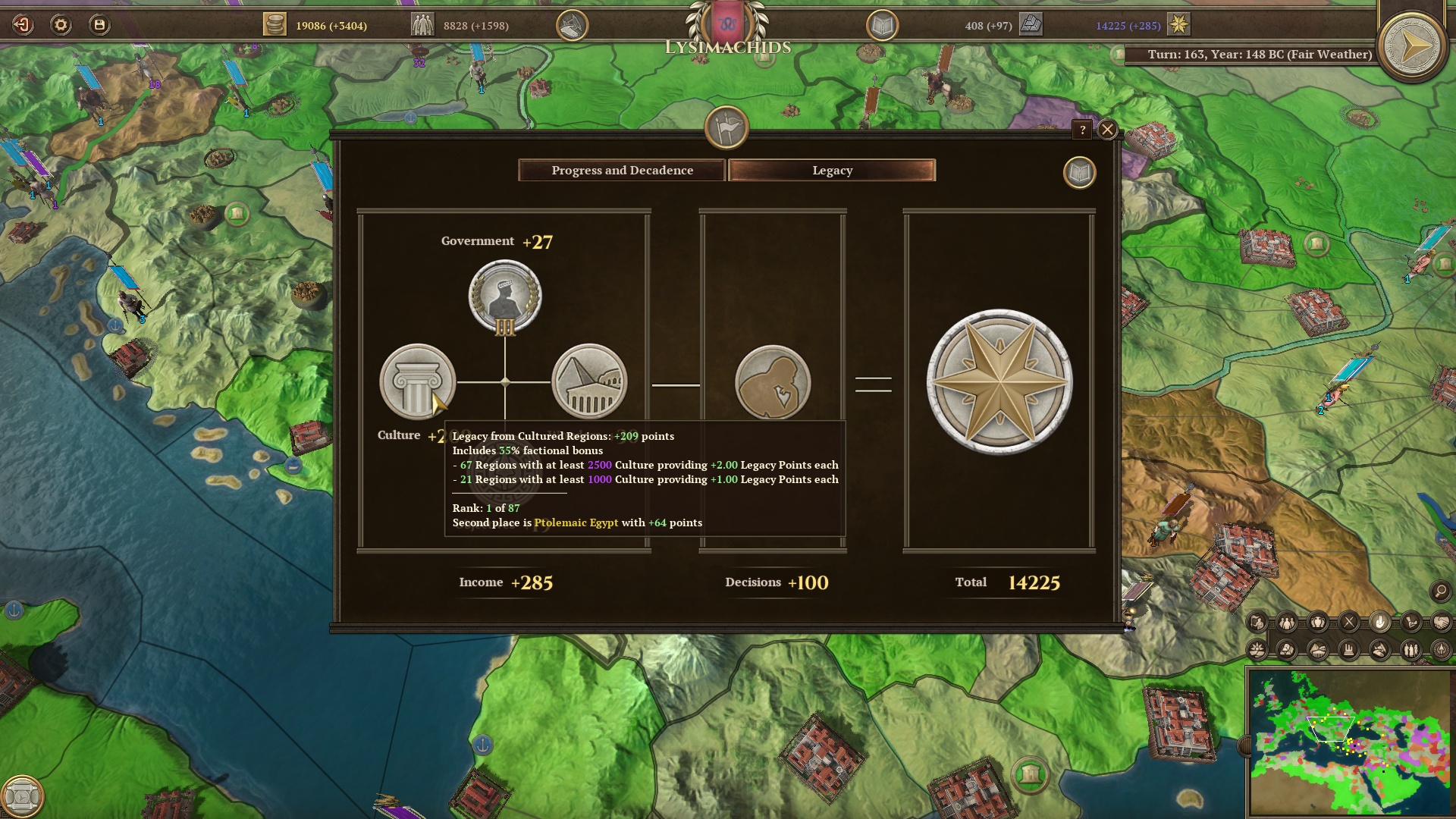Click the gold treasury coin icon
1456x819 pixels.
pyautogui.click(x=275, y=25)
